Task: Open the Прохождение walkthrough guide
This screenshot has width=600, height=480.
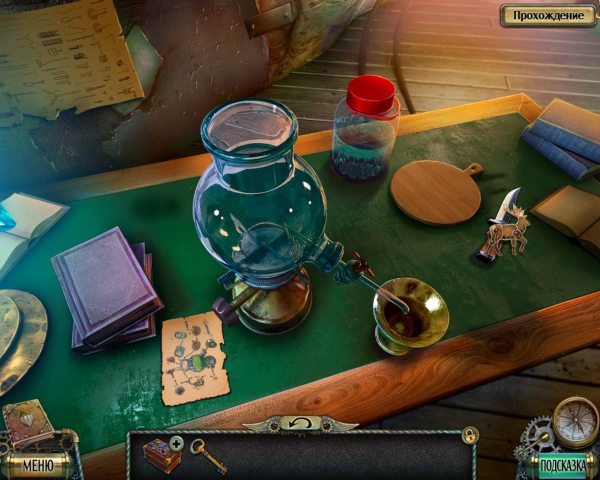Action: 547,15
